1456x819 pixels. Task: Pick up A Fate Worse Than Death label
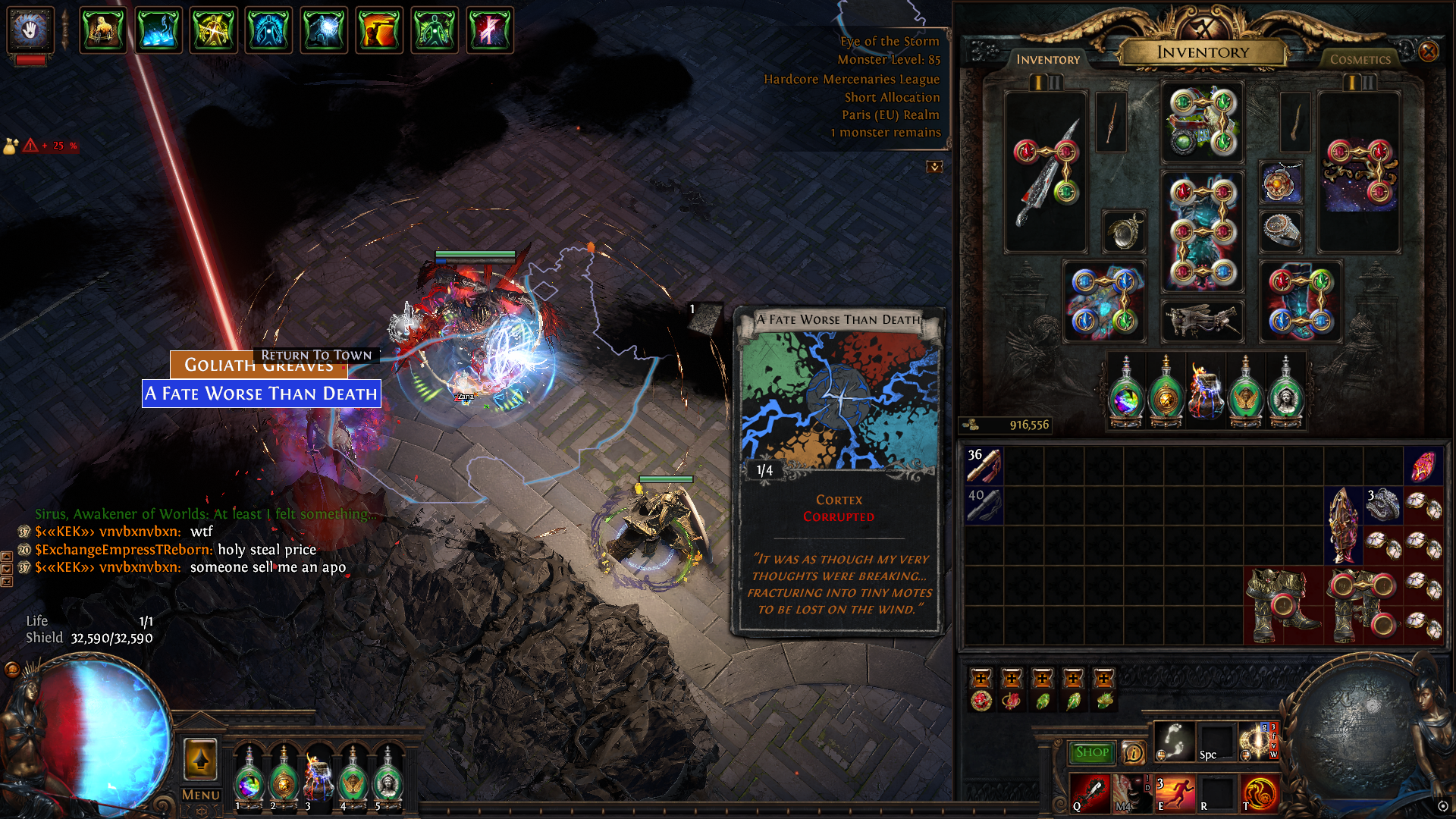[x=261, y=394]
